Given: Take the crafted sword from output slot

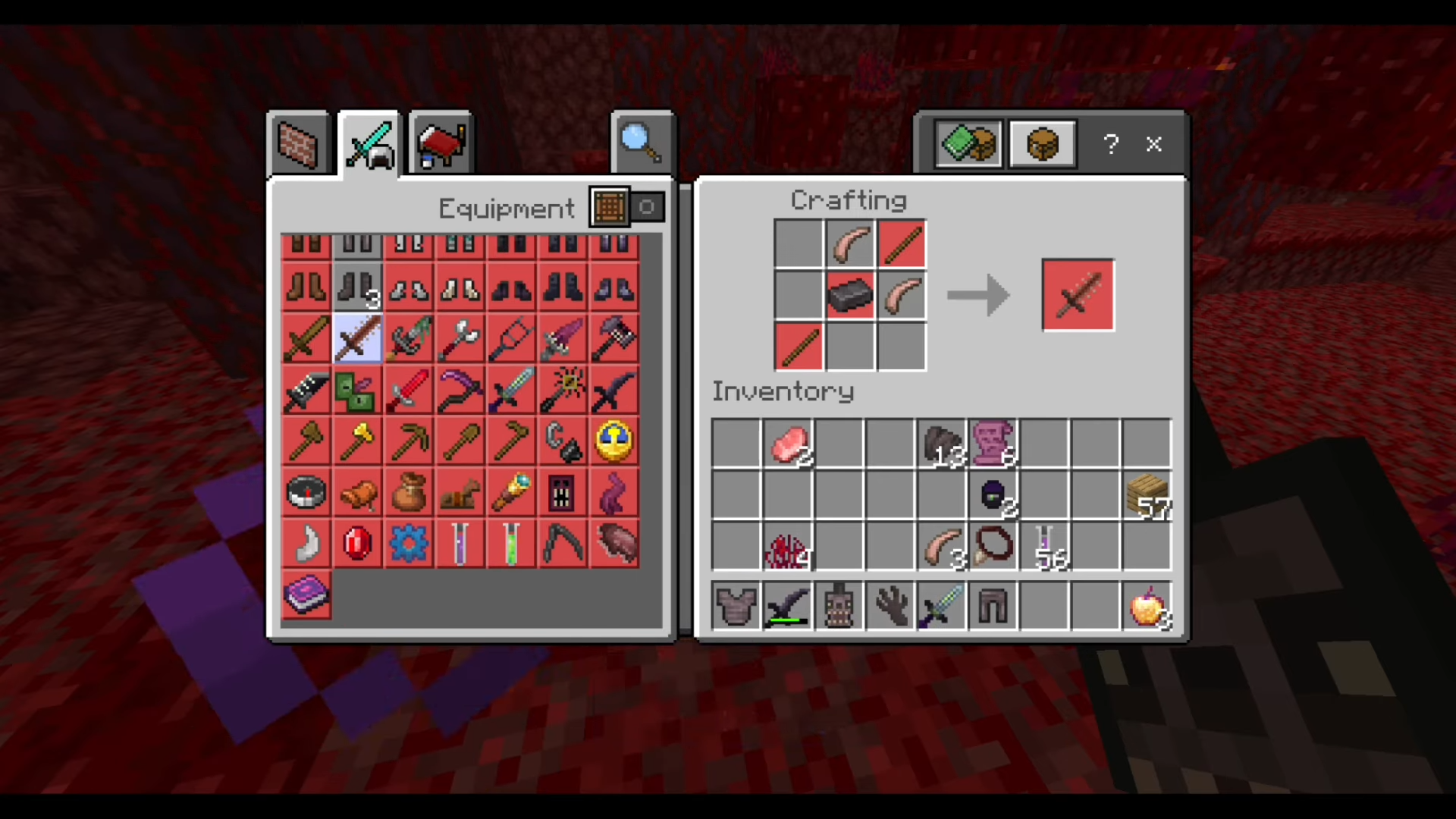Looking at the screenshot, I should 1078,295.
